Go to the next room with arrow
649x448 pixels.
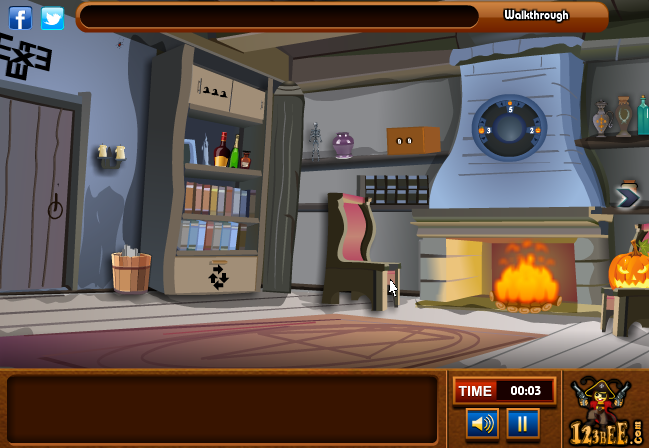pyautogui.click(x=628, y=198)
